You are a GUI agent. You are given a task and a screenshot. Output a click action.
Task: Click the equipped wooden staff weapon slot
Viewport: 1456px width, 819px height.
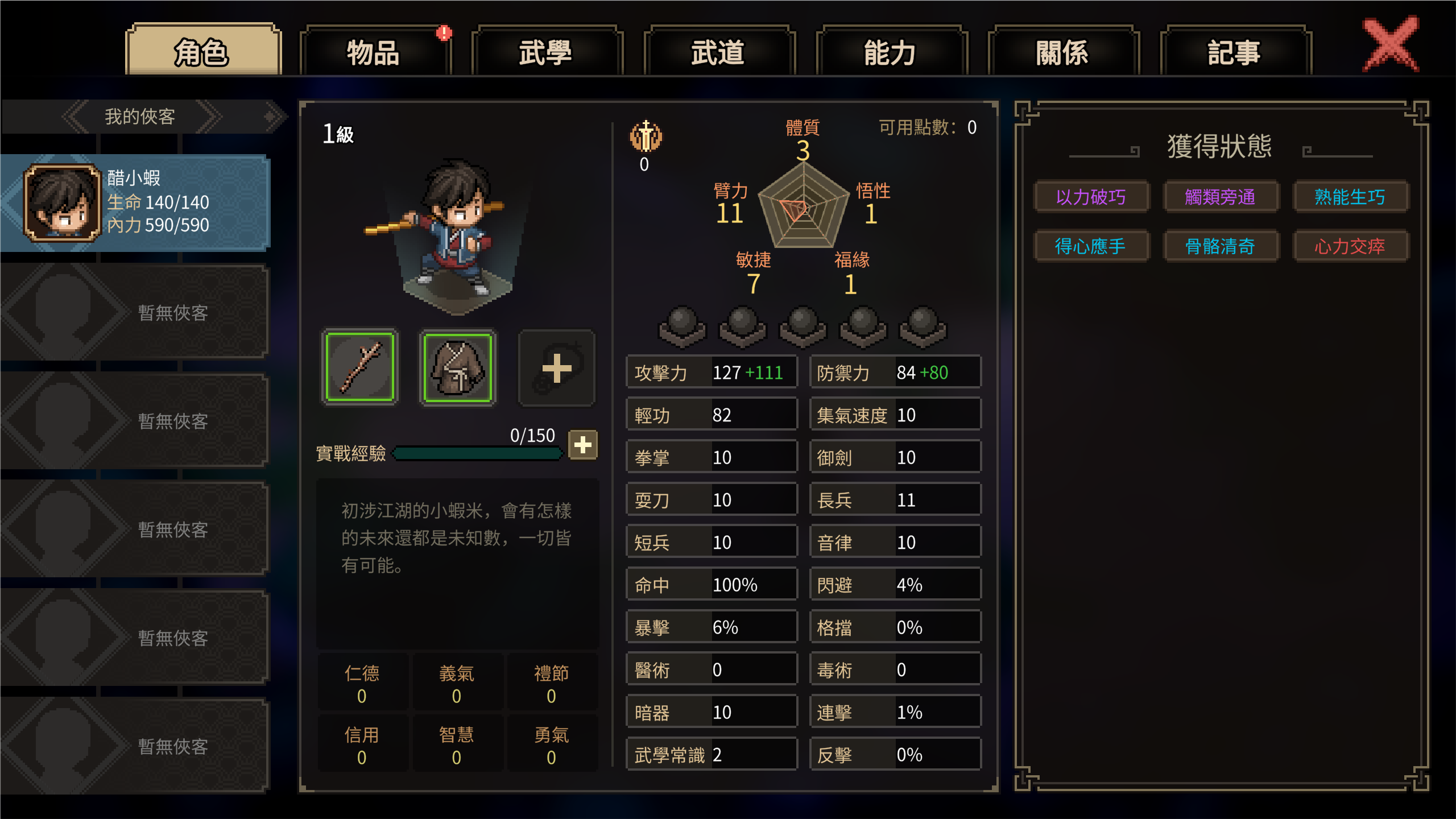point(361,367)
